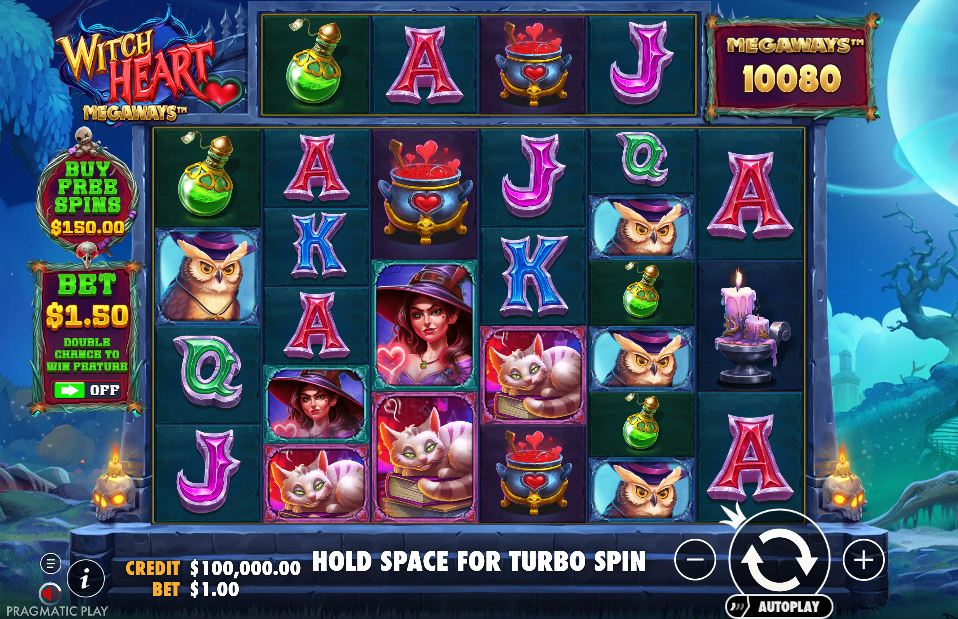Viewport: 958px width, 619px height.
Task: Decrease the bet with the minus button
Action: pos(695,561)
